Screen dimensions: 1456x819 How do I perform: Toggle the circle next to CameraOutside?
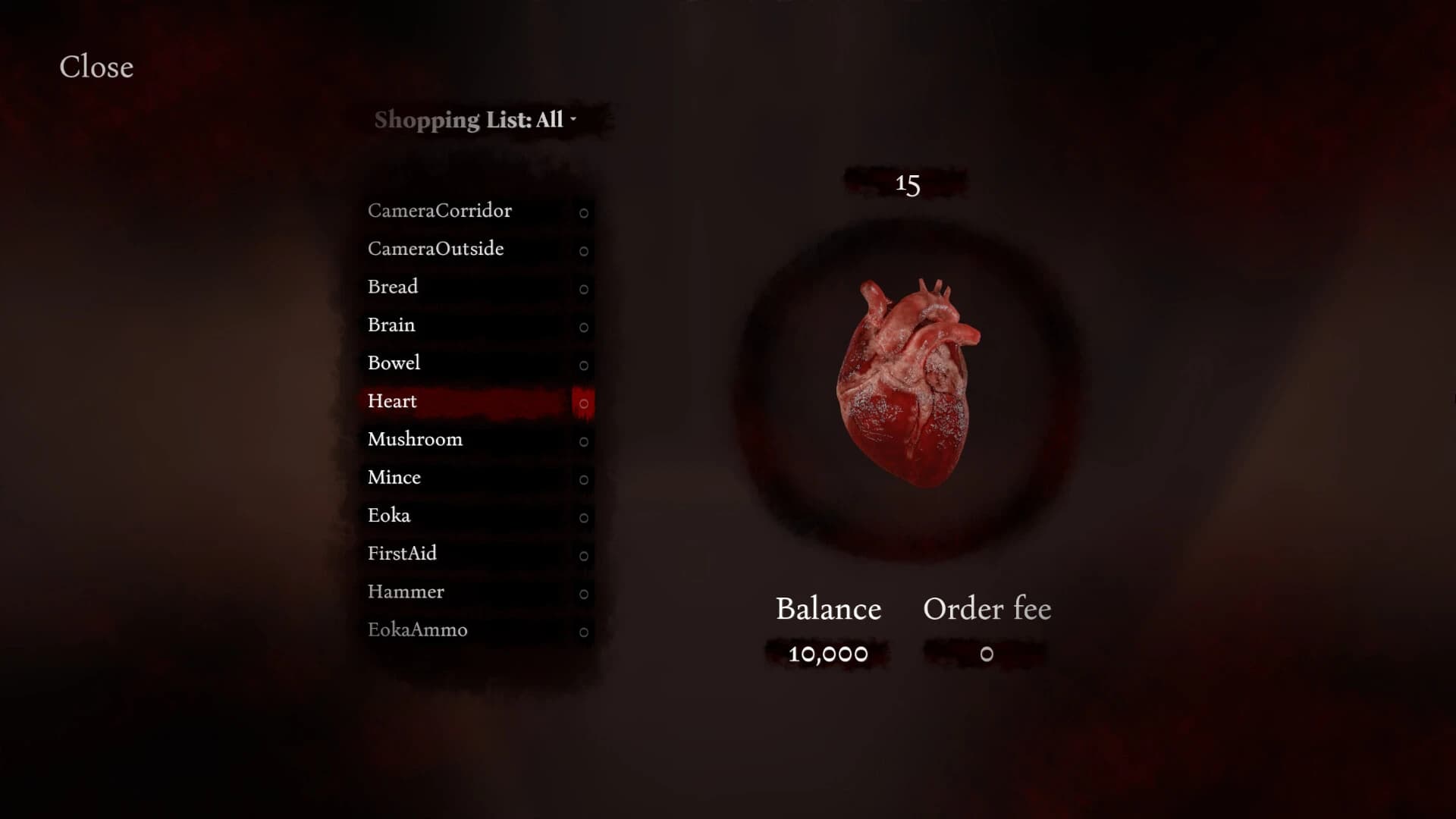tap(583, 251)
